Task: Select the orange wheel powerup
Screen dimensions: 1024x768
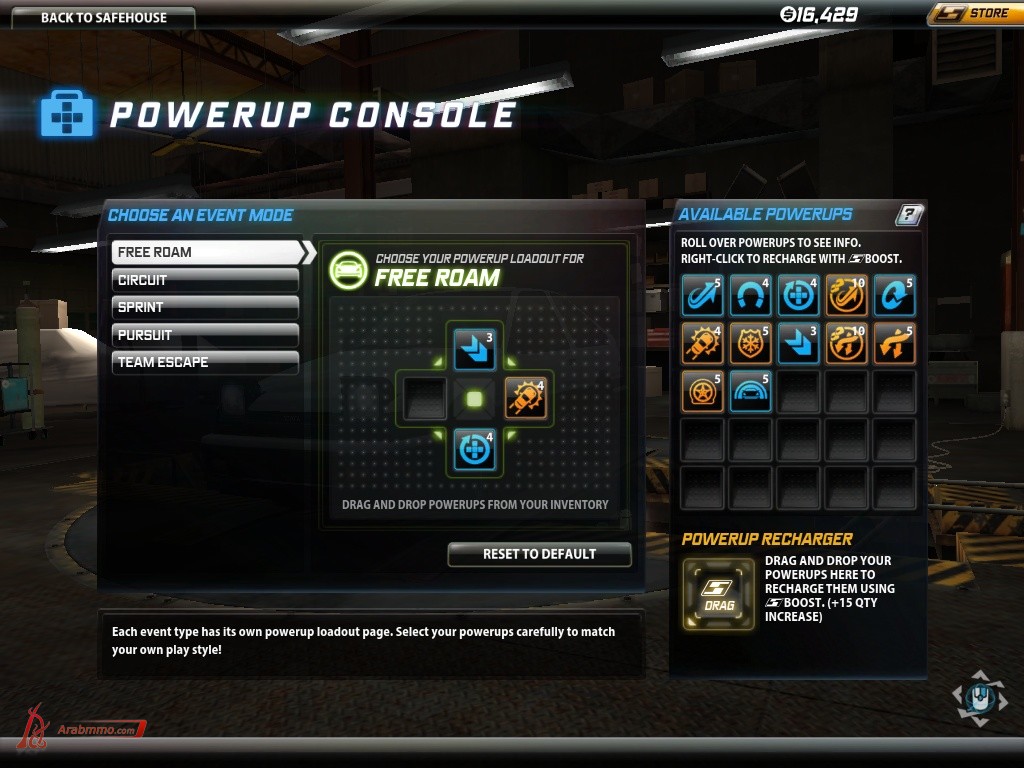Action: coord(701,390)
